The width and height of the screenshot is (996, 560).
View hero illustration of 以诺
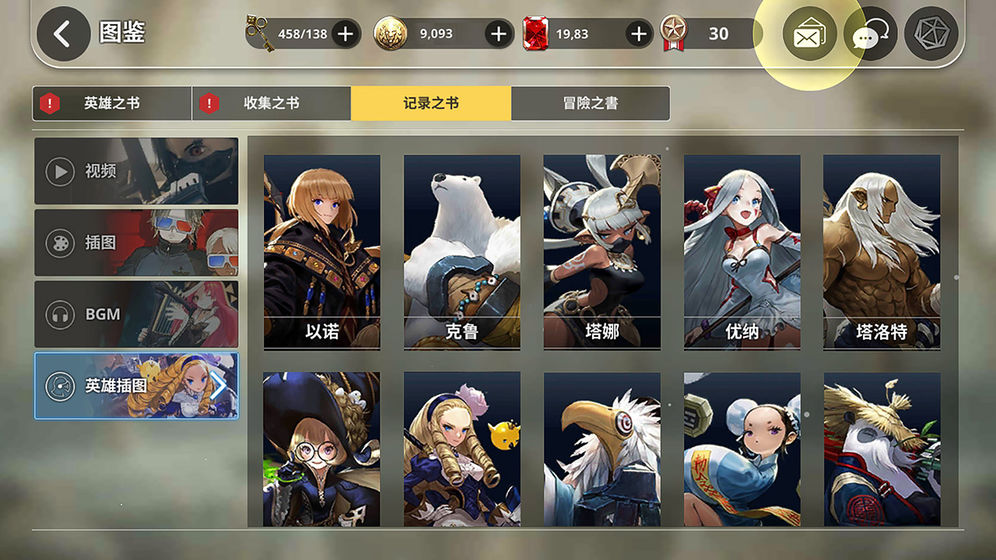[x=322, y=251]
